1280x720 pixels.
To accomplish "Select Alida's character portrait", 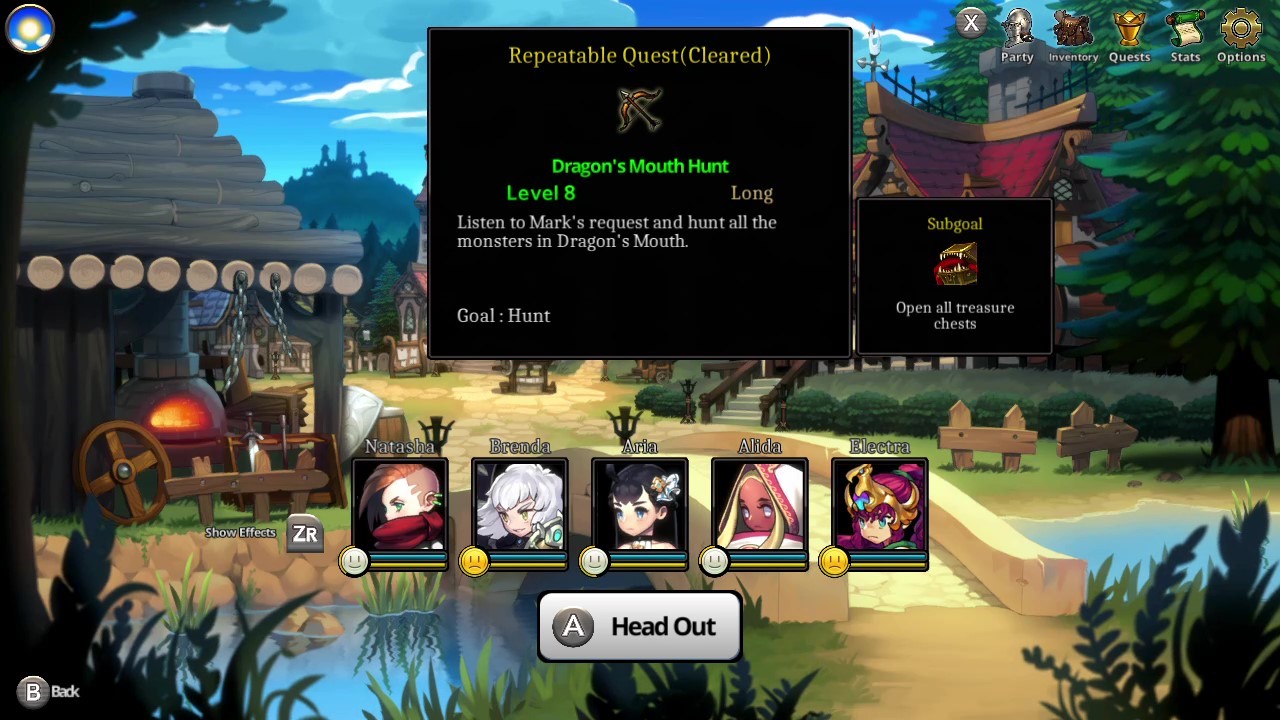I will (x=760, y=510).
